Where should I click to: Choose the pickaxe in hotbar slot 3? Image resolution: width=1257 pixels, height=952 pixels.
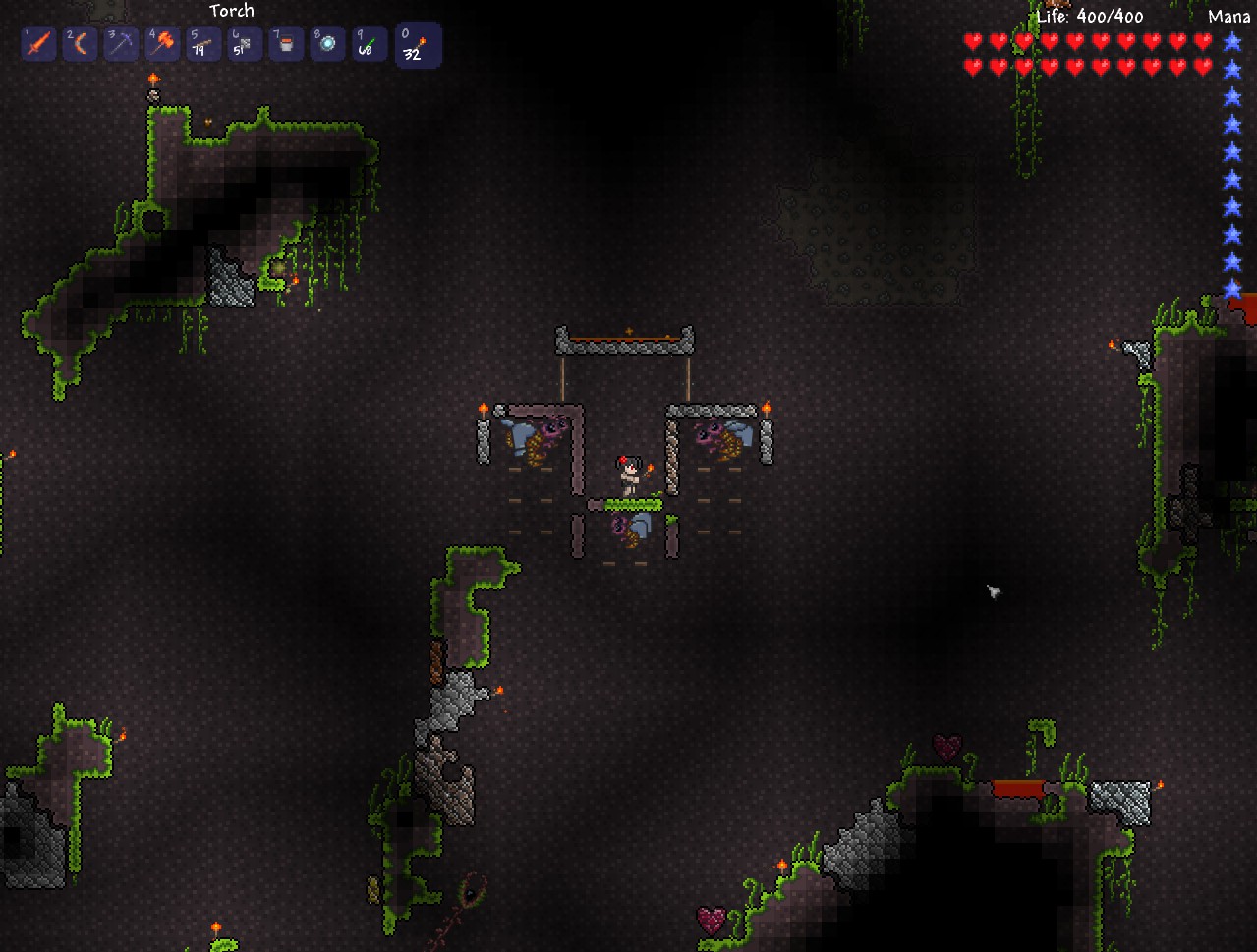(121, 44)
